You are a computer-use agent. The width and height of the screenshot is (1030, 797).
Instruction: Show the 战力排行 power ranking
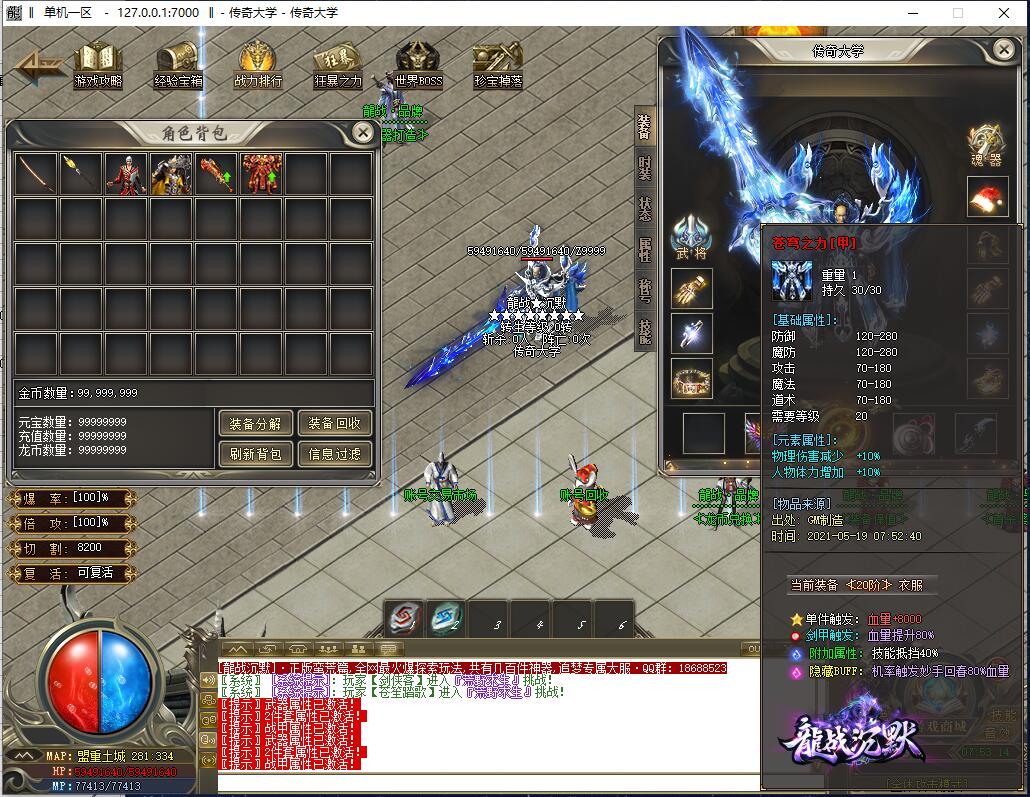(258, 63)
